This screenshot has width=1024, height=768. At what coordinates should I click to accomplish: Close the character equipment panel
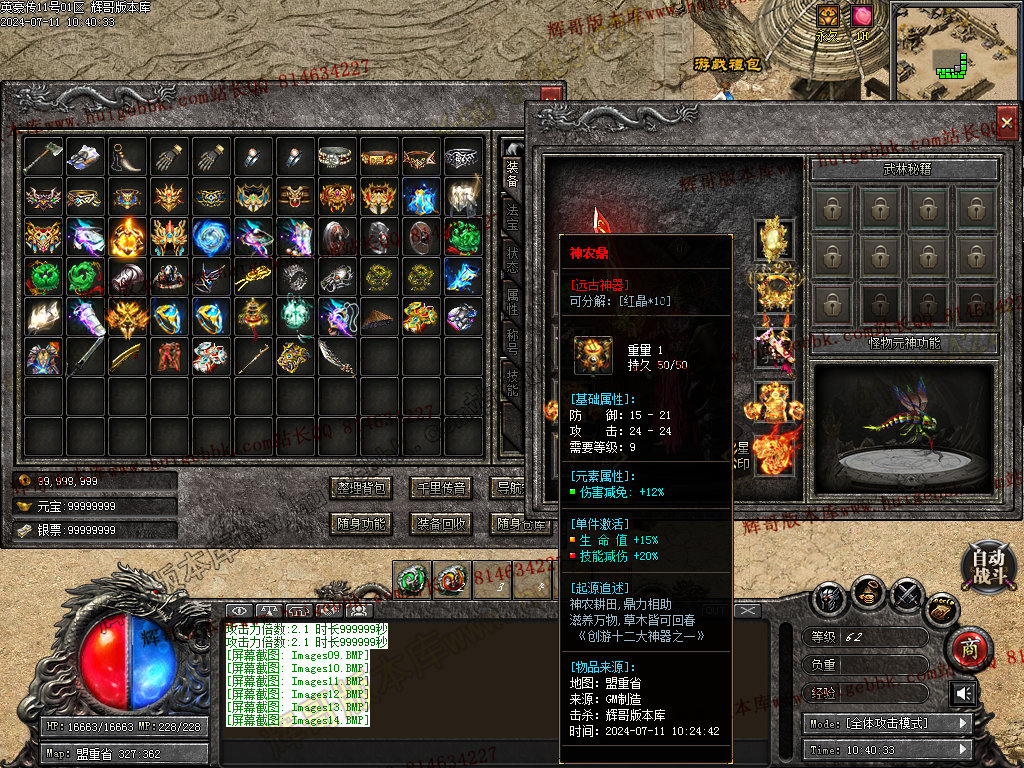click(x=1006, y=117)
